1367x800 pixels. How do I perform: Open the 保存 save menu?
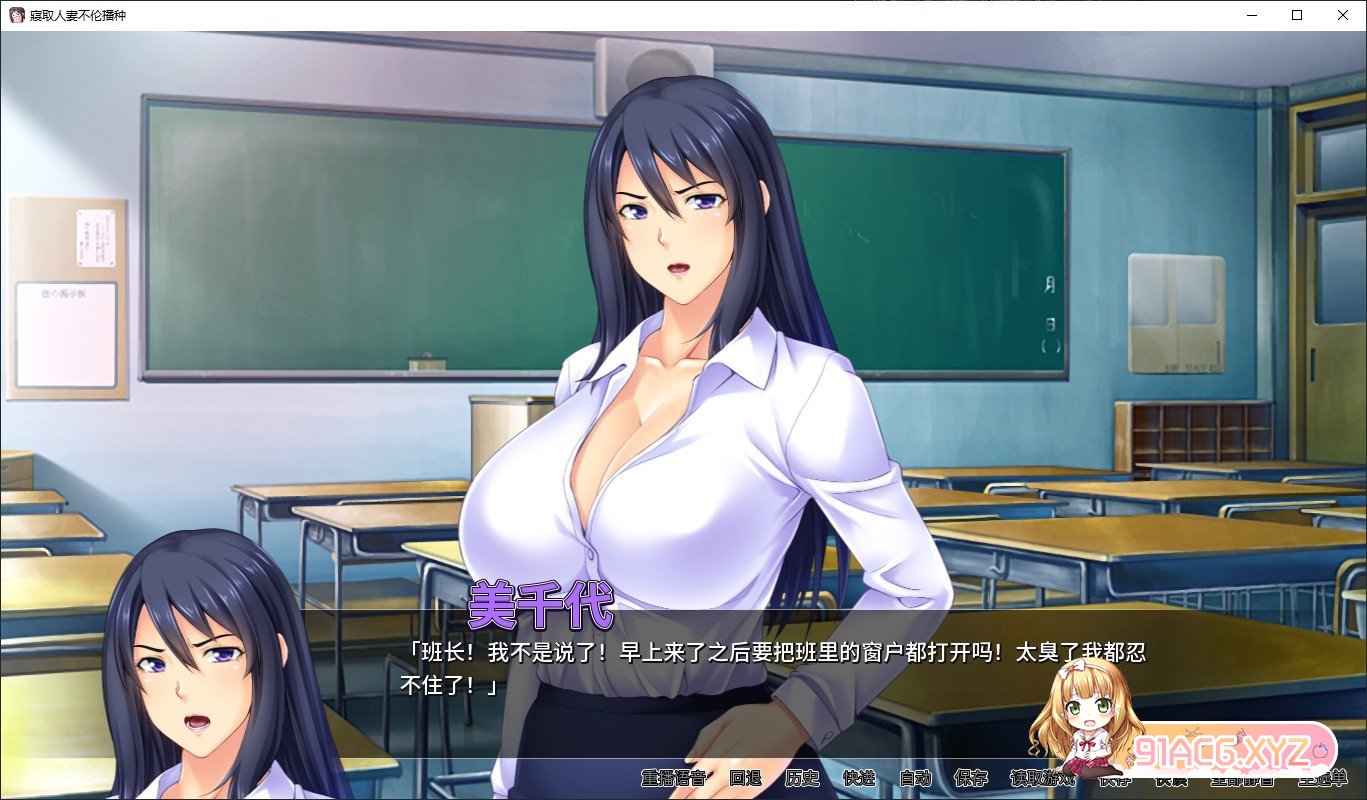tap(971, 778)
